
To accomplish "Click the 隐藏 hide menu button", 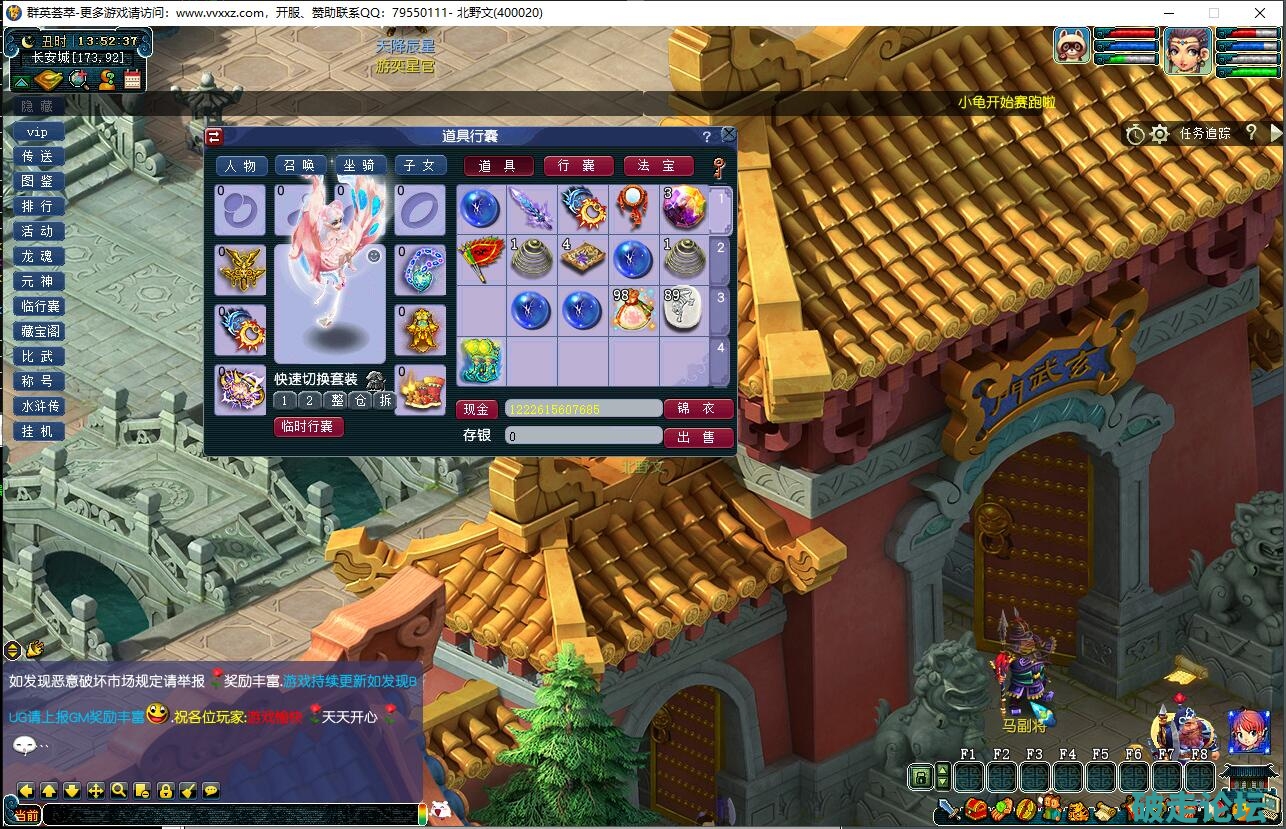I will coord(38,106).
